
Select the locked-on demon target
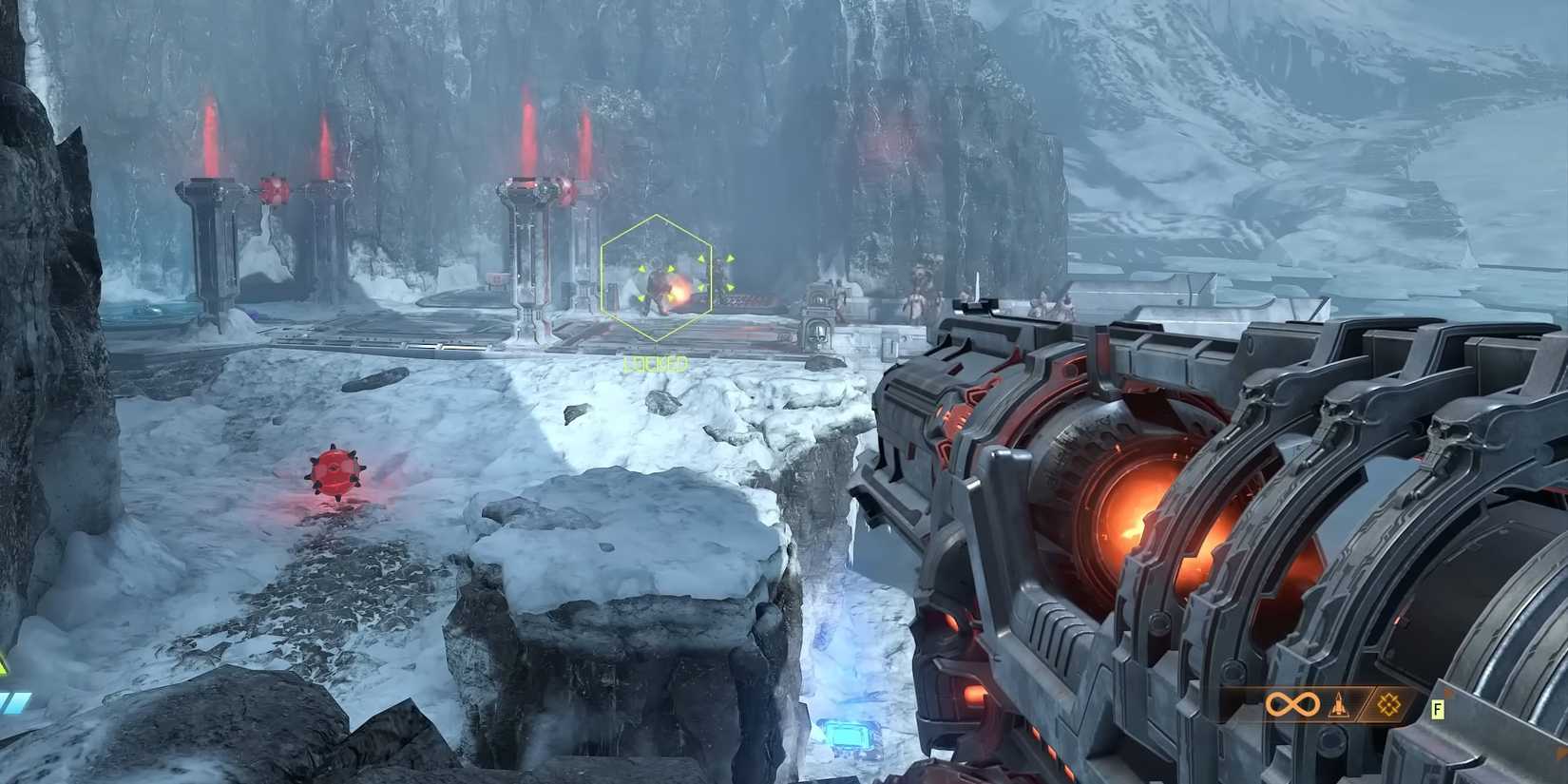[656, 285]
